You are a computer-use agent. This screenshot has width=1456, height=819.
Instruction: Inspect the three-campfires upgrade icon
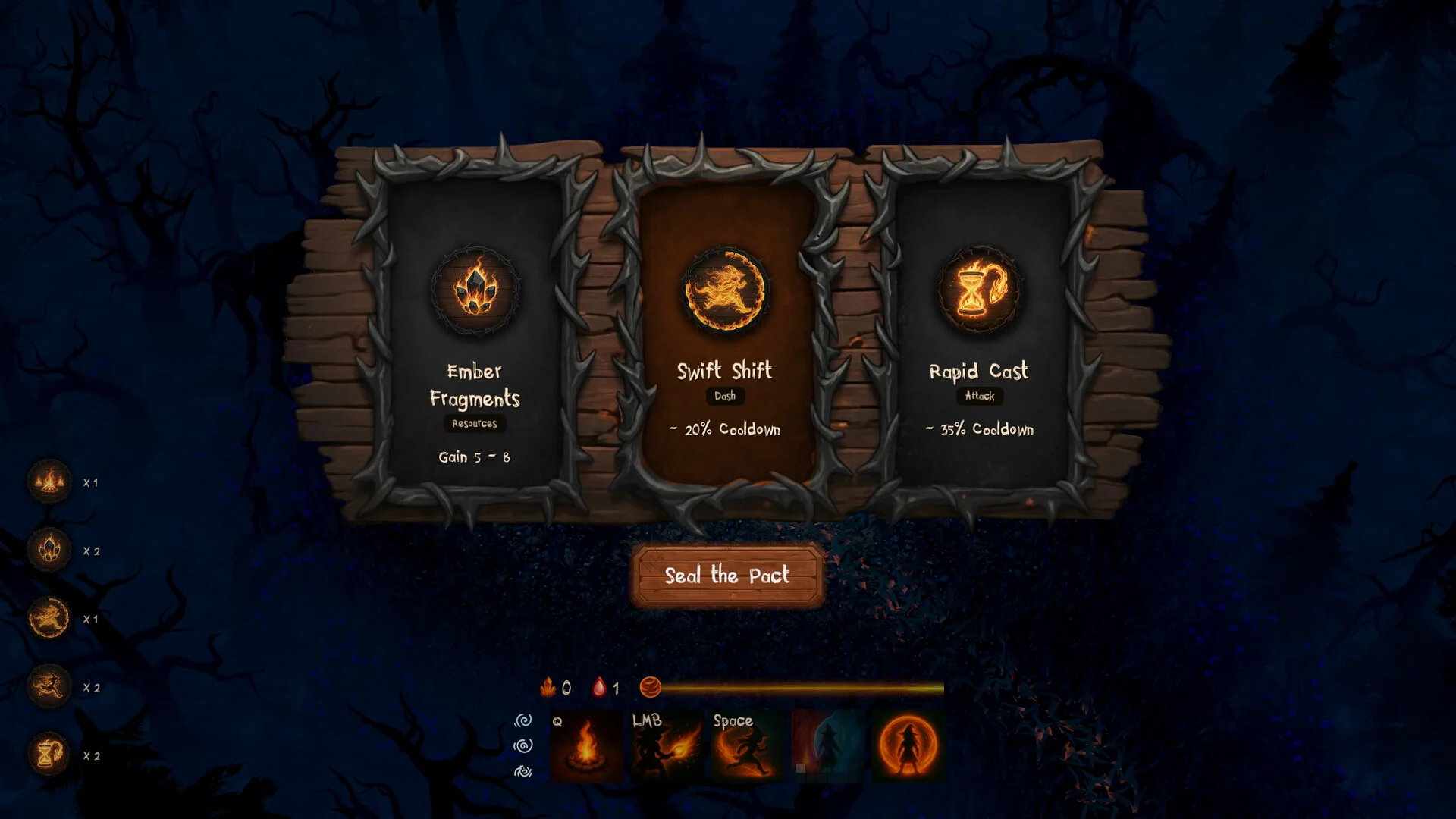49,481
